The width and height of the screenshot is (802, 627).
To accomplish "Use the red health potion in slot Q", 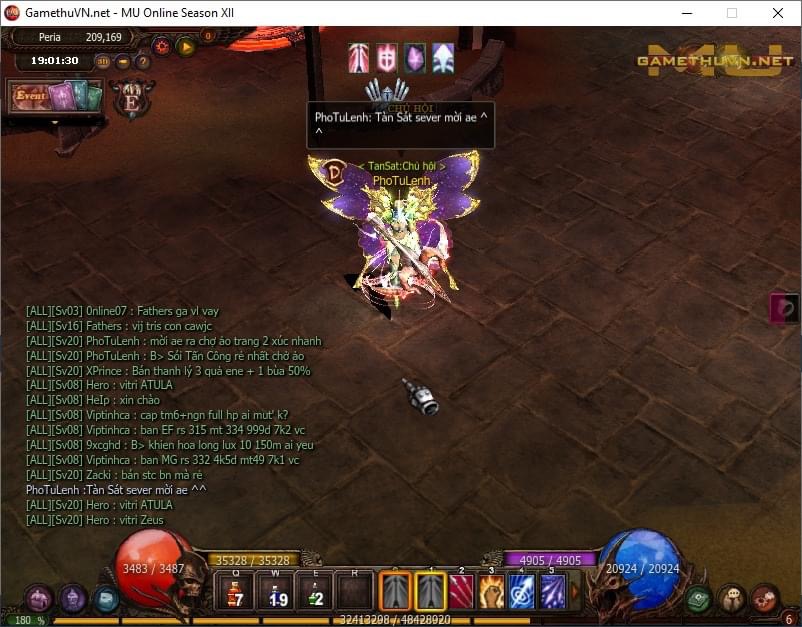I will coord(234,592).
